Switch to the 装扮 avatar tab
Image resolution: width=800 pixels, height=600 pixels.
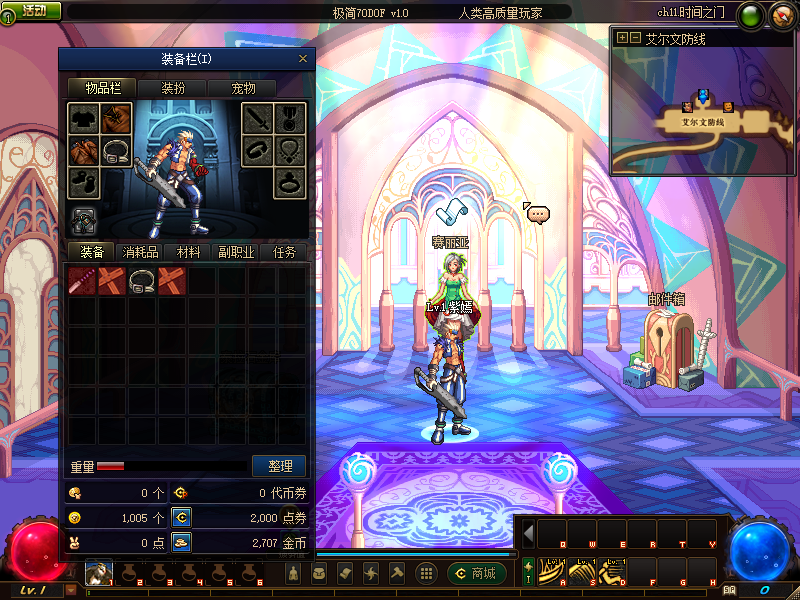tap(173, 88)
